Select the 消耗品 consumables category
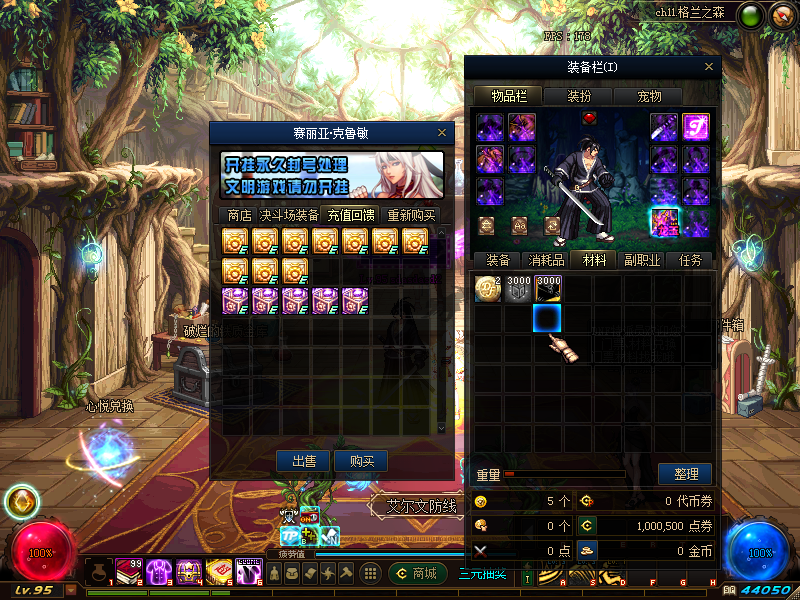 [546, 260]
